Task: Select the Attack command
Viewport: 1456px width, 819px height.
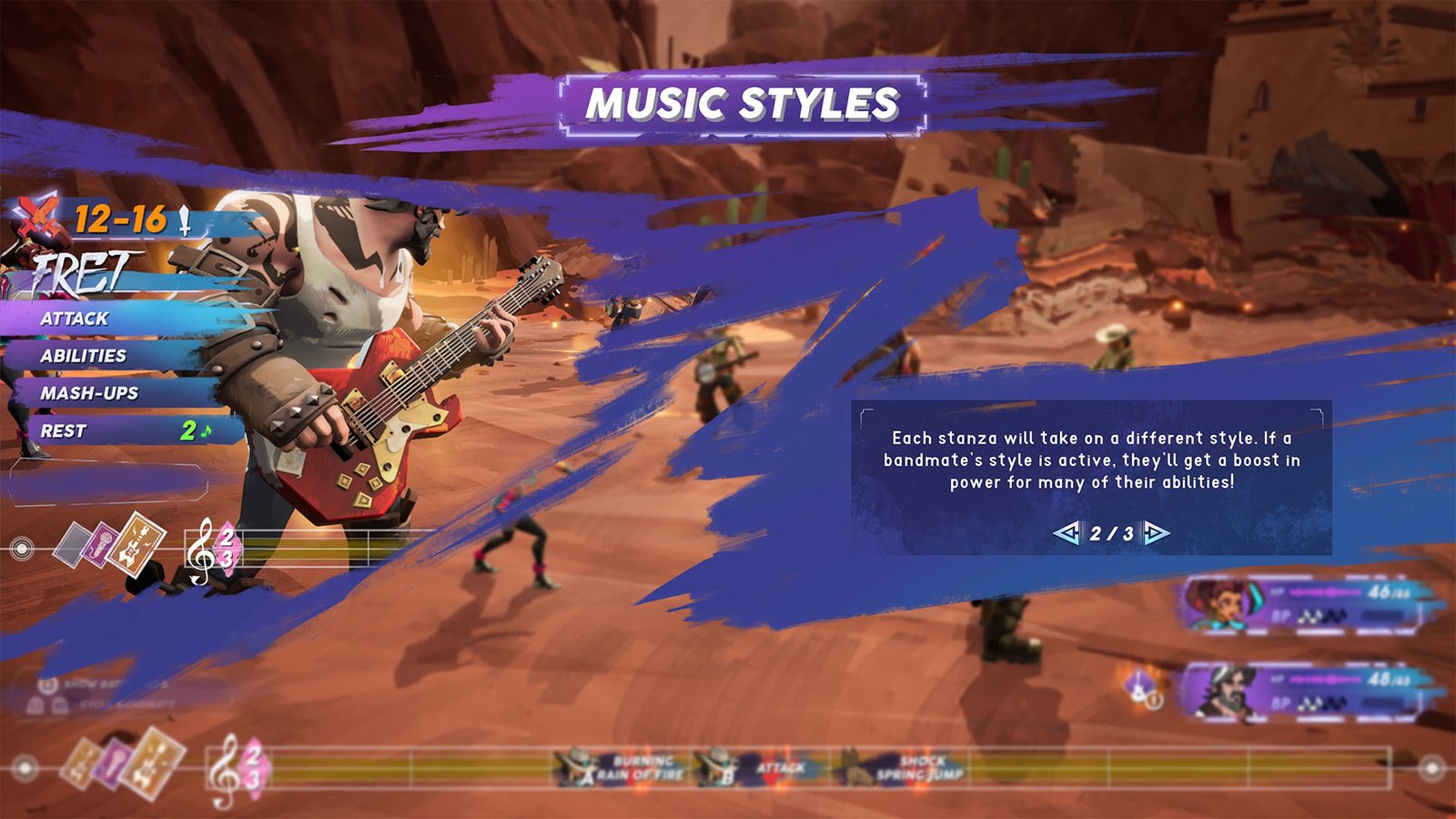Action: 75,318
